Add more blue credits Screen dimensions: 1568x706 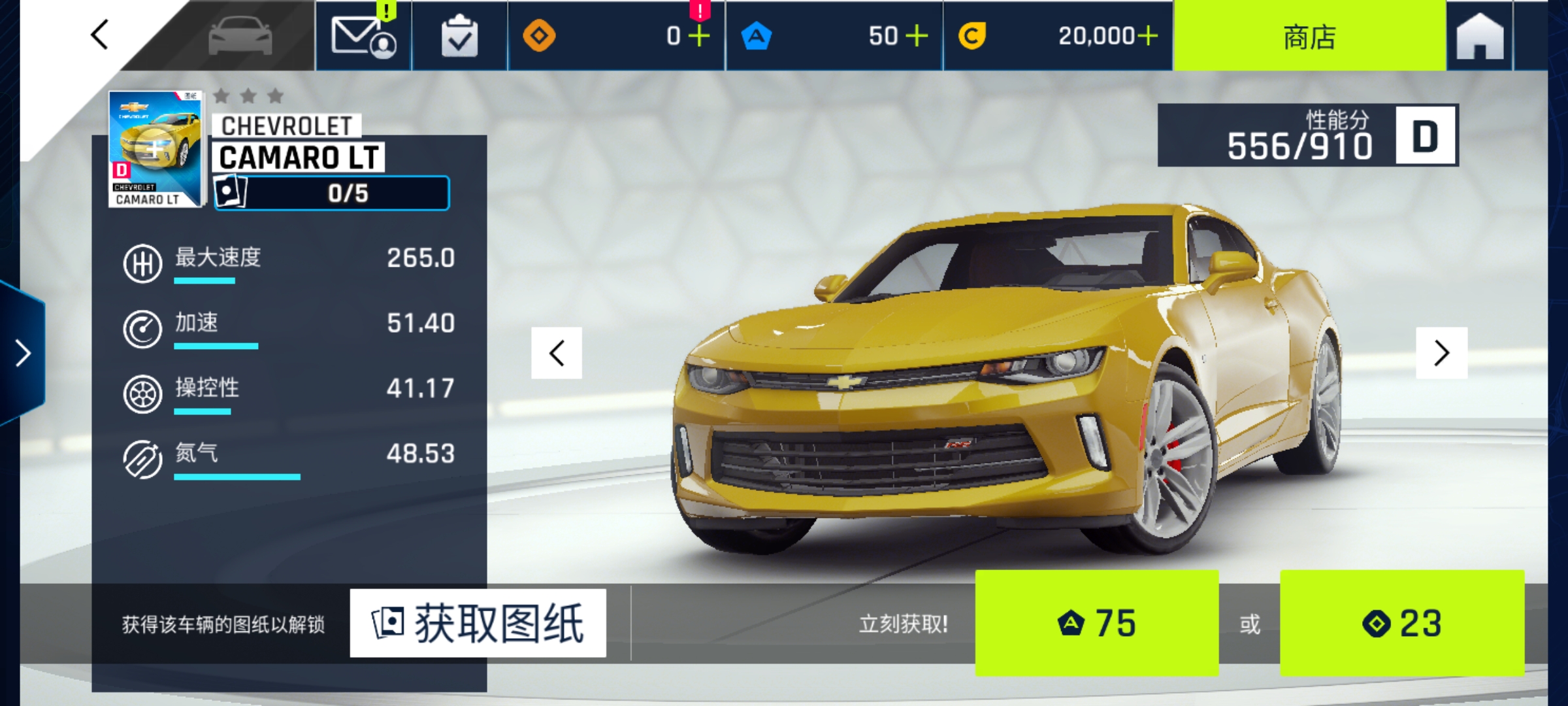click(917, 36)
